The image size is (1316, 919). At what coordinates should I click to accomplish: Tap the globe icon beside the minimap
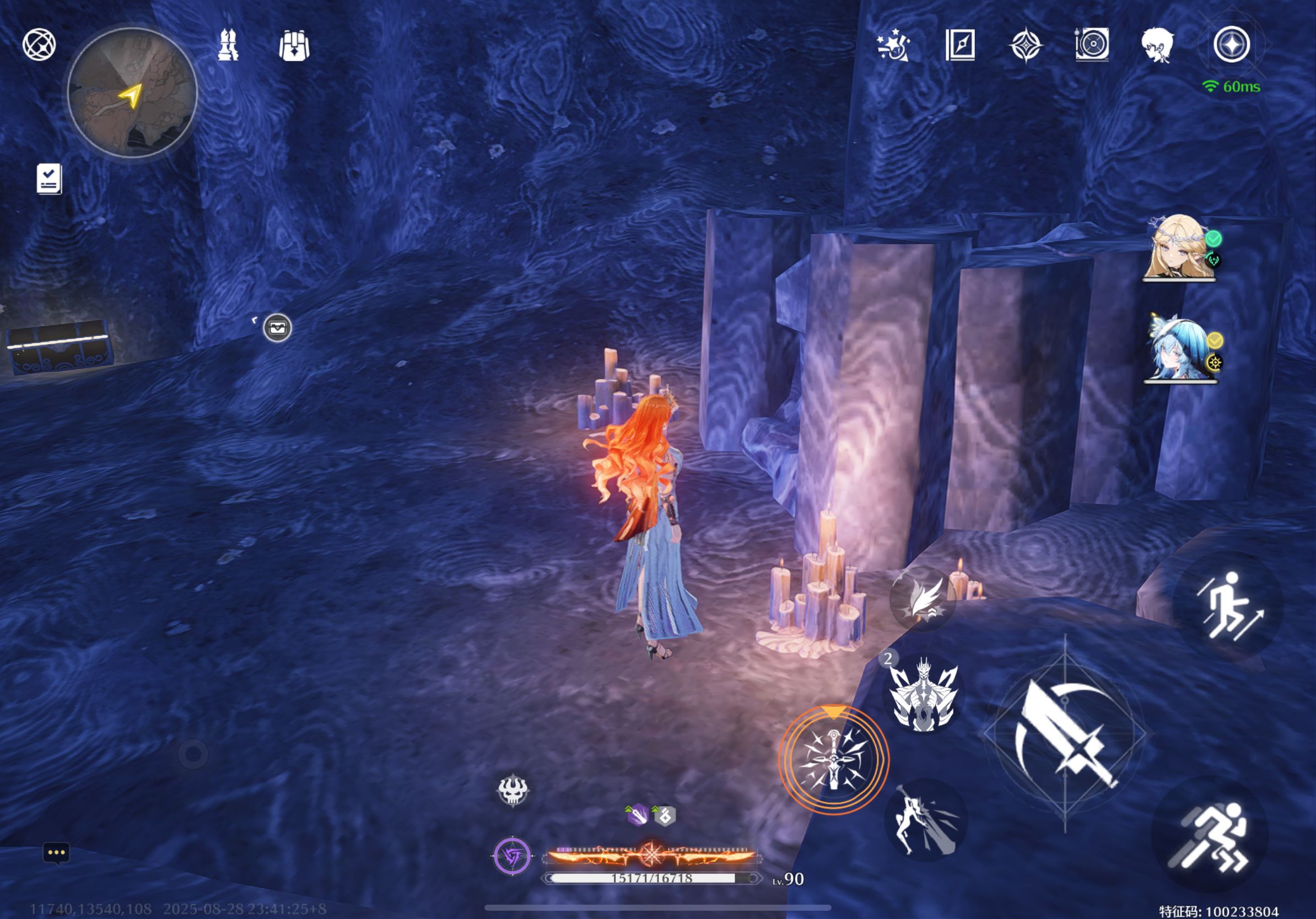pos(39,45)
